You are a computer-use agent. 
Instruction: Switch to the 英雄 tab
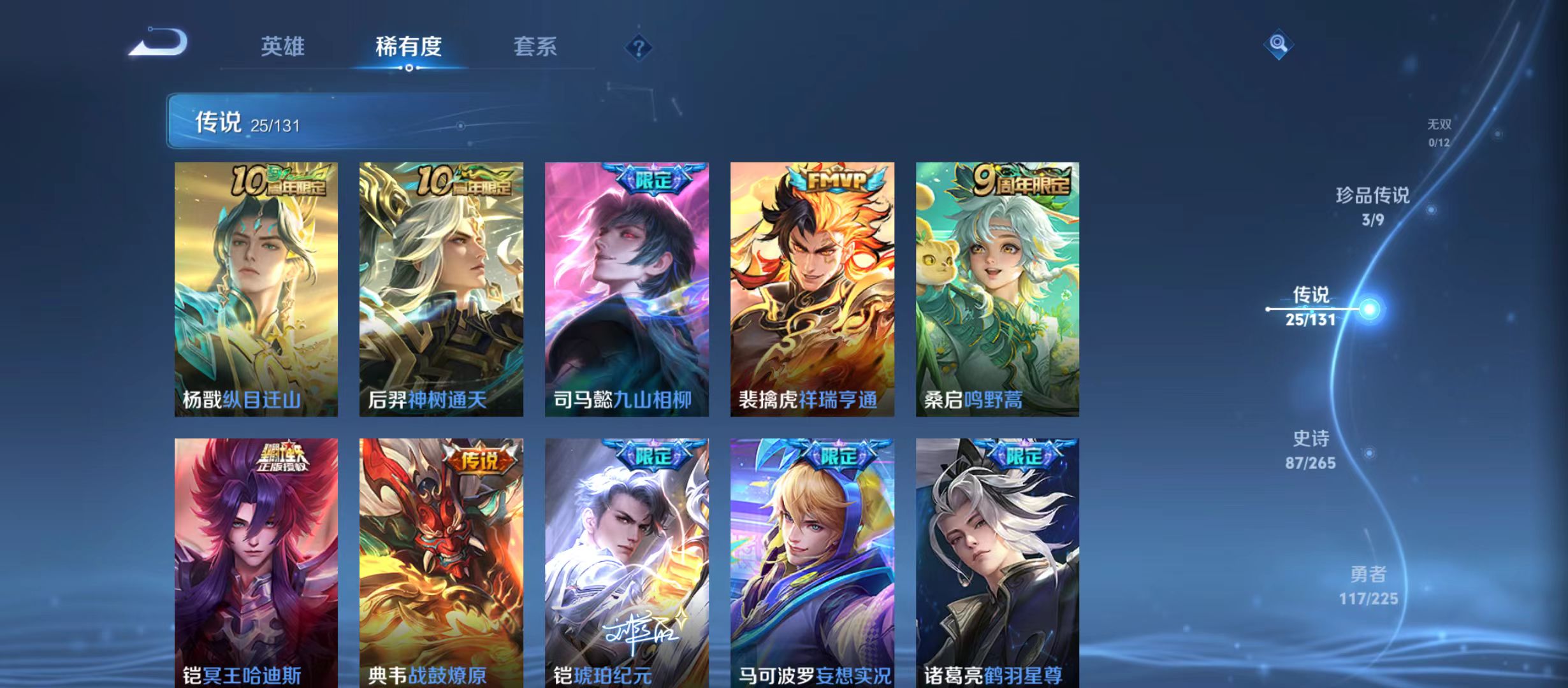[x=283, y=47]
